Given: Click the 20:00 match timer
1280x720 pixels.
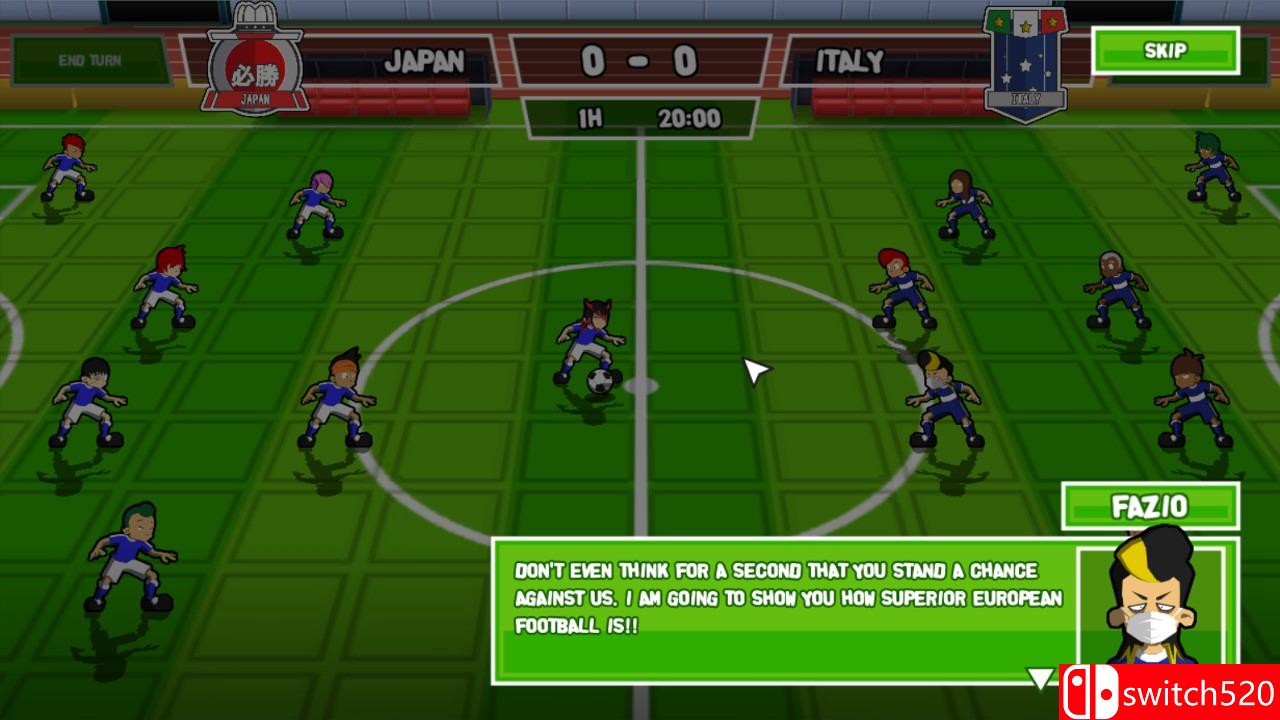Looking at the screenshot, I should 691,117.
